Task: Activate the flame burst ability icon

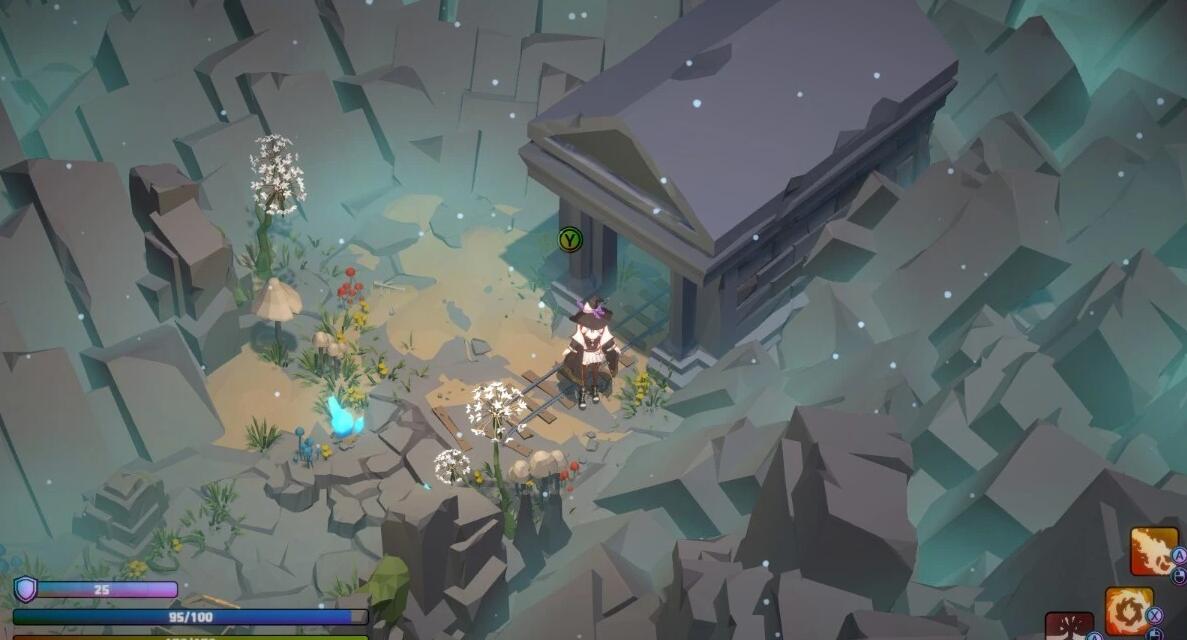Action: (1153, 551)
